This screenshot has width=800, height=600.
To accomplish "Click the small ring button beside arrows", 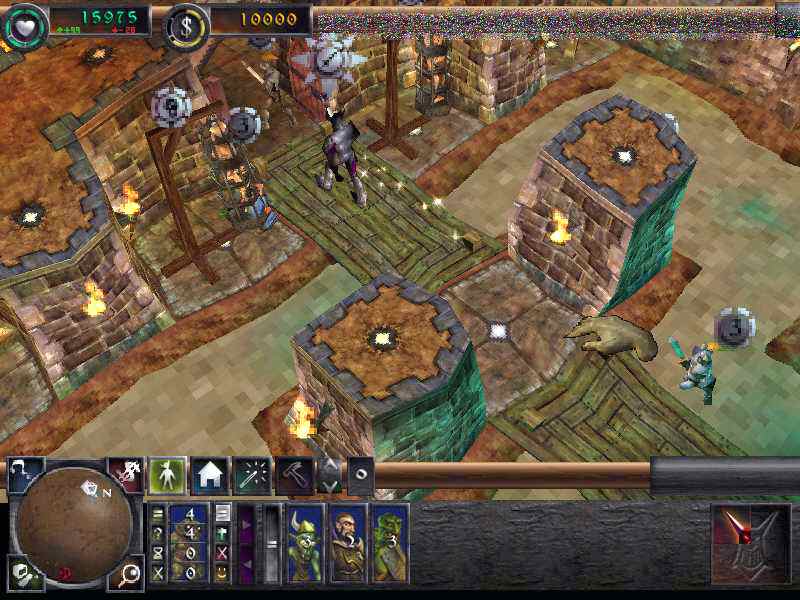I will (x=361, y=475).
